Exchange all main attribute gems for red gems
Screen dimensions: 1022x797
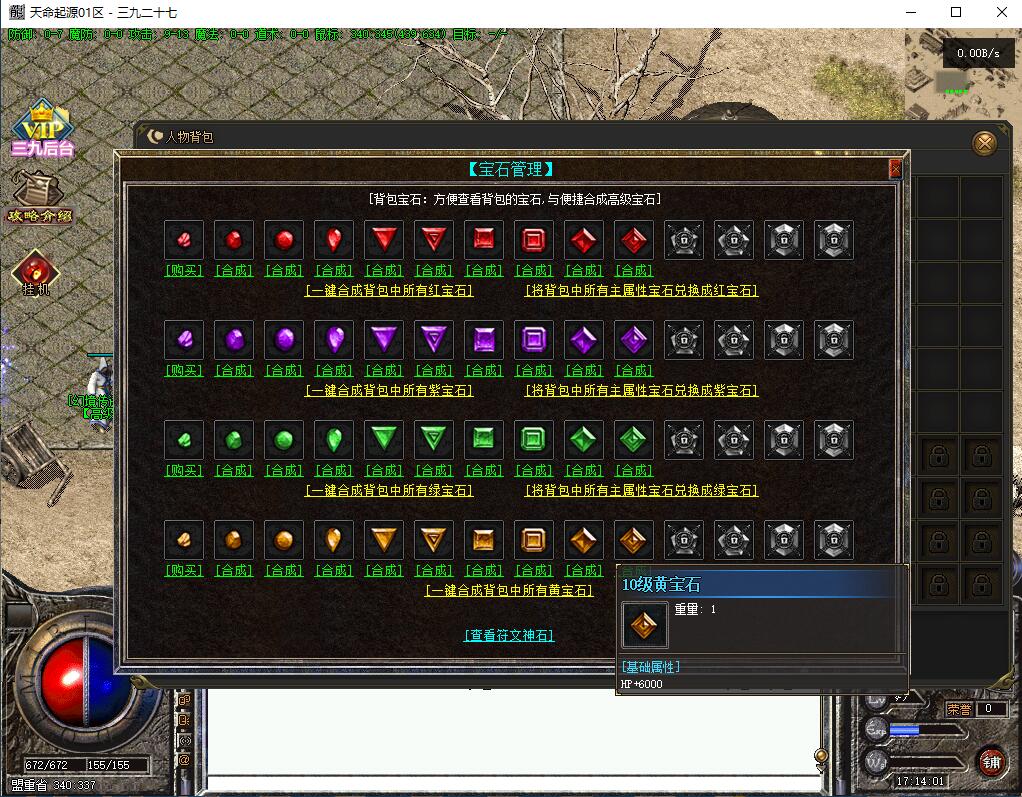(x=641, y=291)
